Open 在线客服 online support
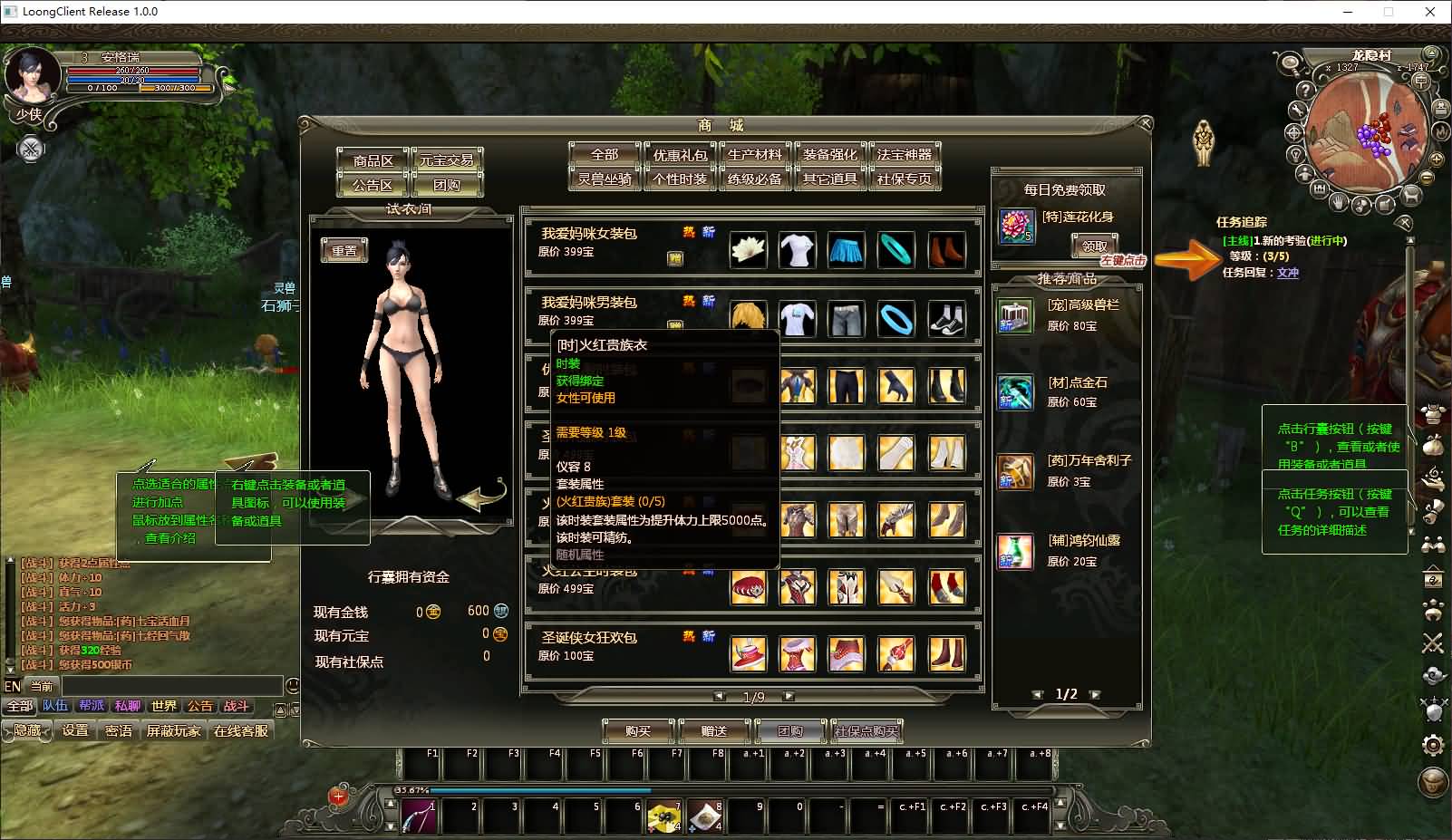 241,730
